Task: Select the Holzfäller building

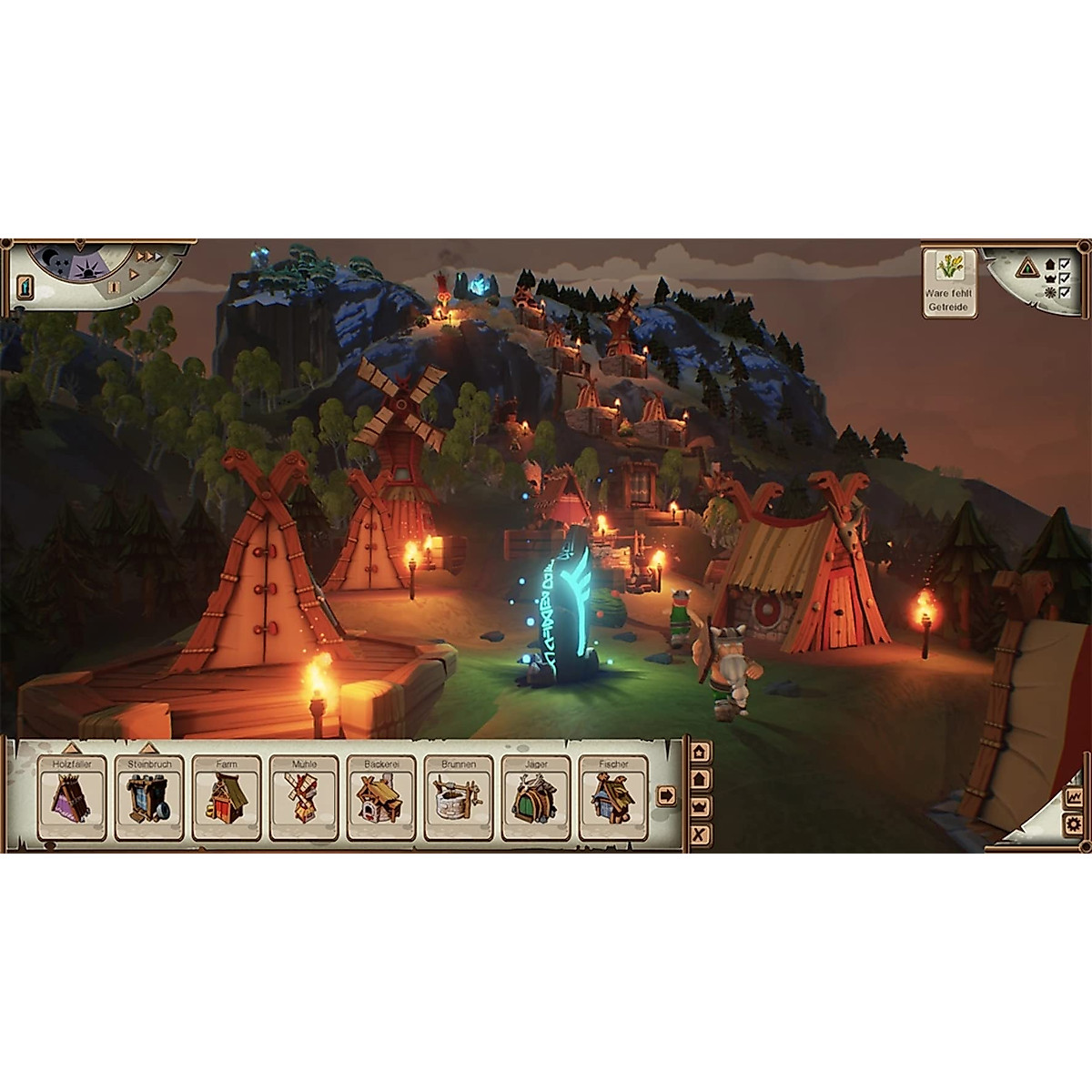Action: tap(71, 798)
